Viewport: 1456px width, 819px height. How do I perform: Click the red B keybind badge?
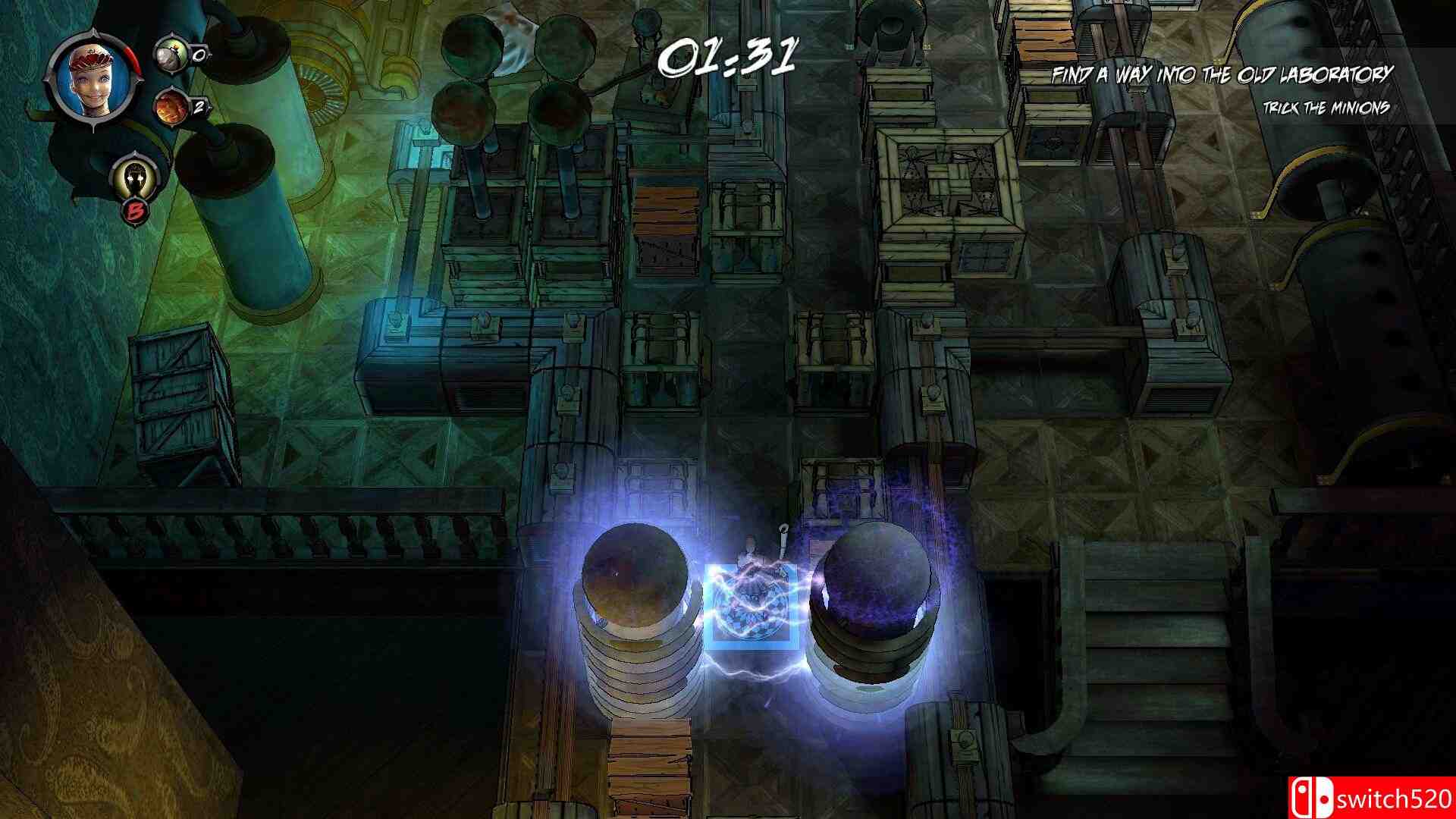(x=136, y=211)
